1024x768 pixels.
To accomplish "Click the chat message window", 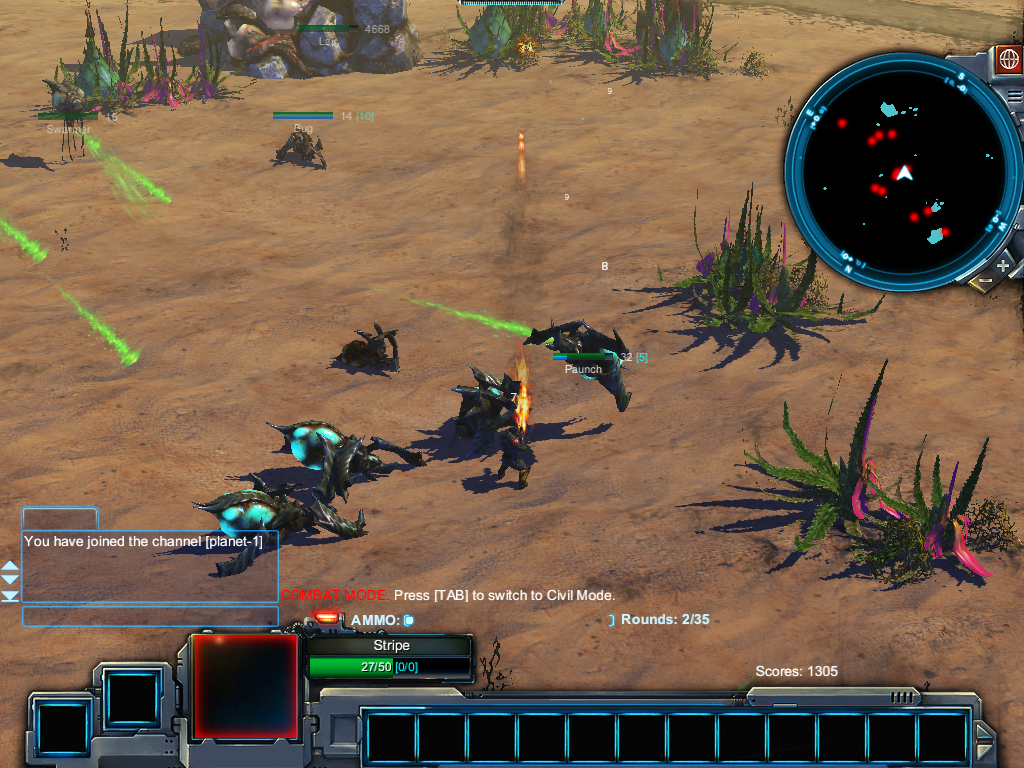I will point(150,566).
